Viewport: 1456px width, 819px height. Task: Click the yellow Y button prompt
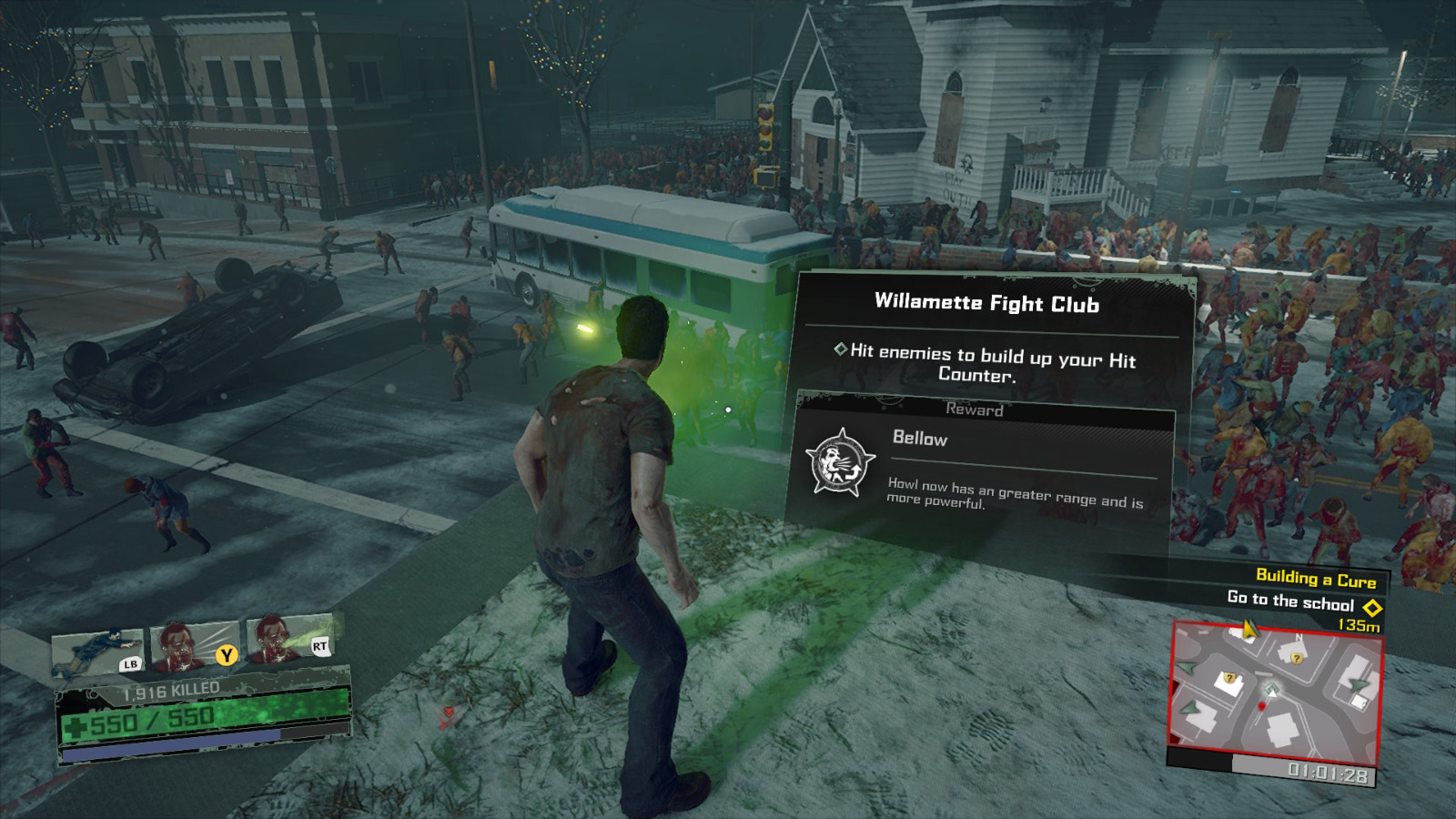(x=226, y=654)
